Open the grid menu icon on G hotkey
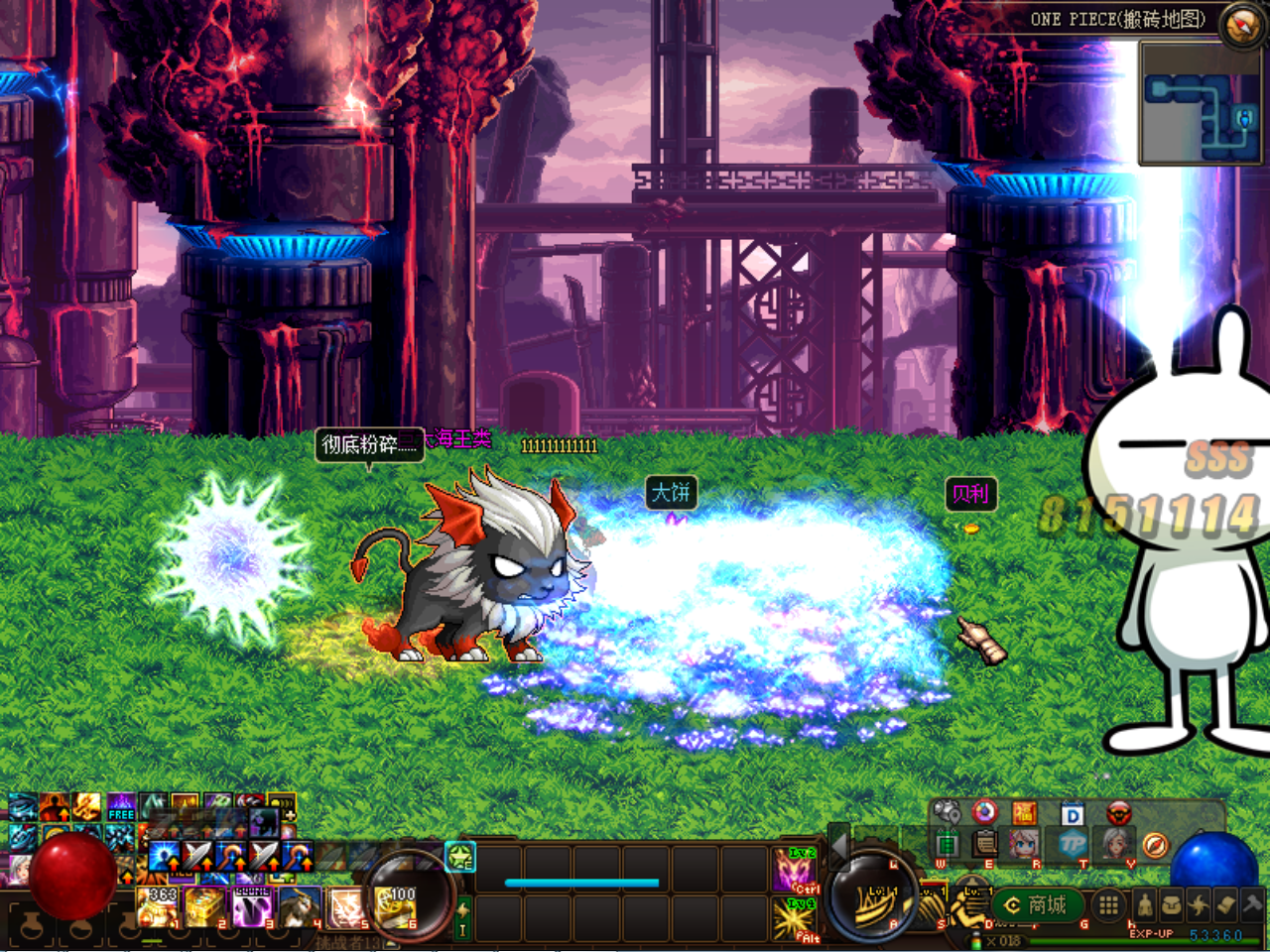The image size is (1270, 952). pyautogui.click(x=1106, y=905)
